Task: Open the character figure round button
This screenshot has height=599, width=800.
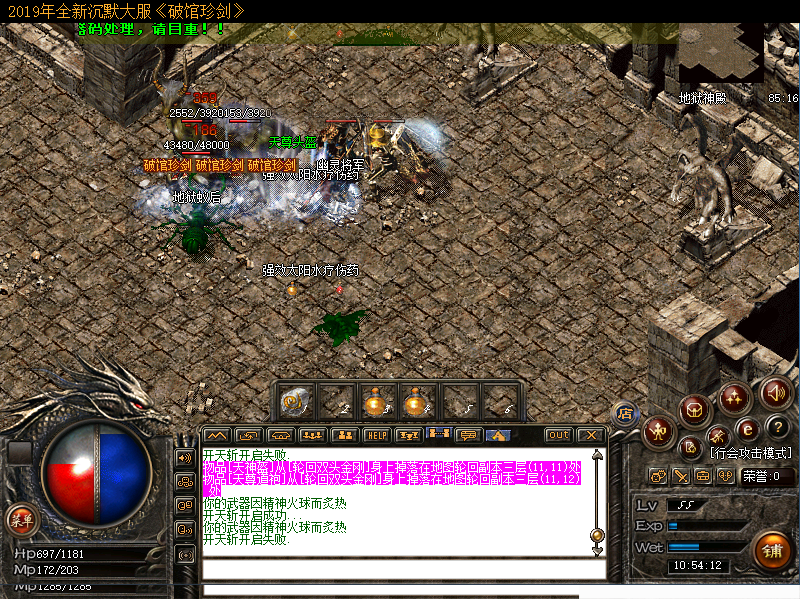Action: (x=657, y=431)
